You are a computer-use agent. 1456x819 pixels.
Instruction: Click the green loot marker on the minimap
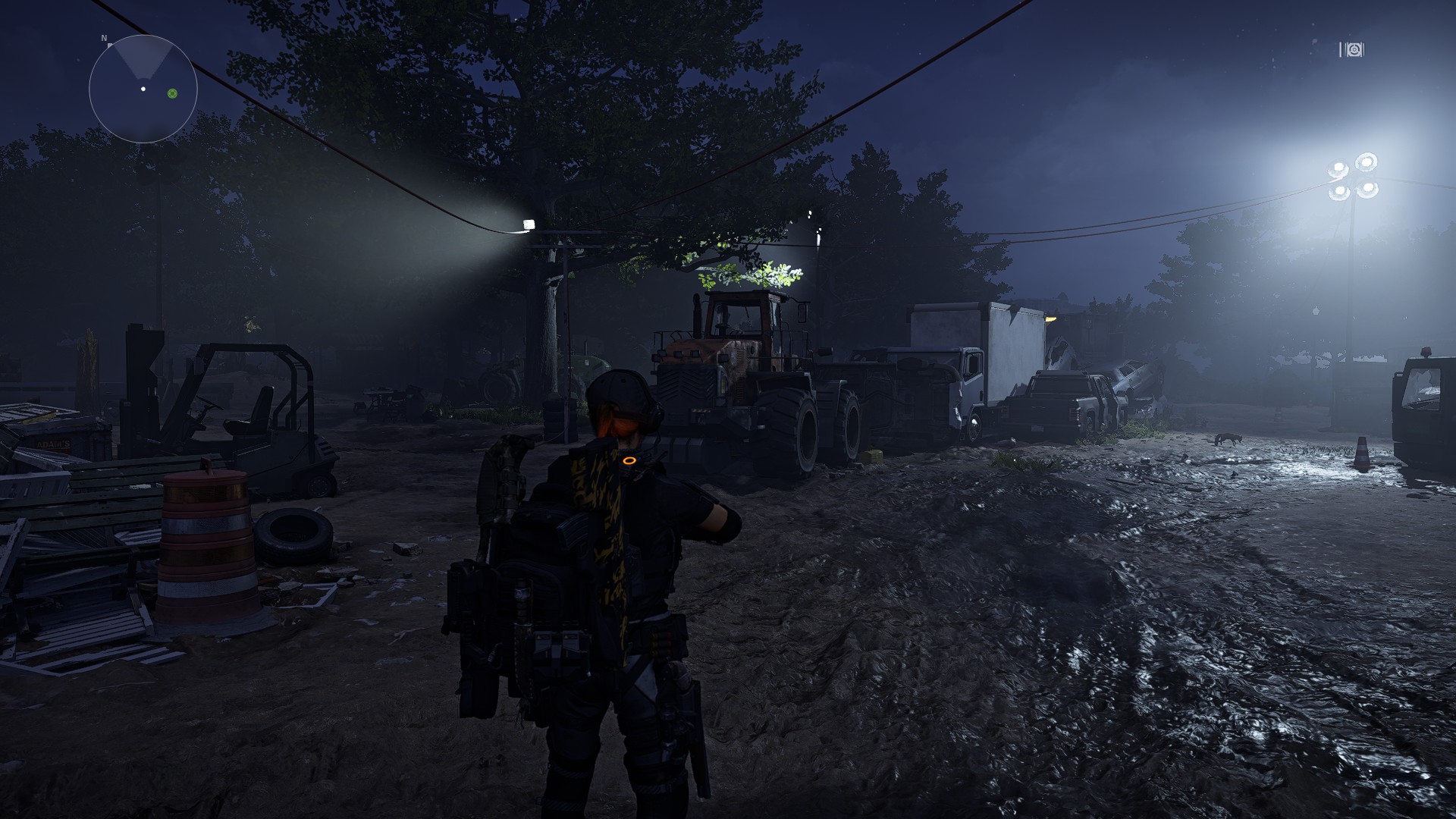pyautogui.click(x=172, y=93)
